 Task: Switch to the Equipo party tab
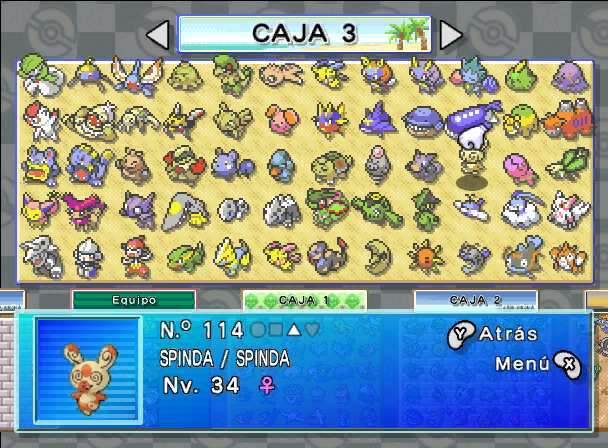[134, 299]
